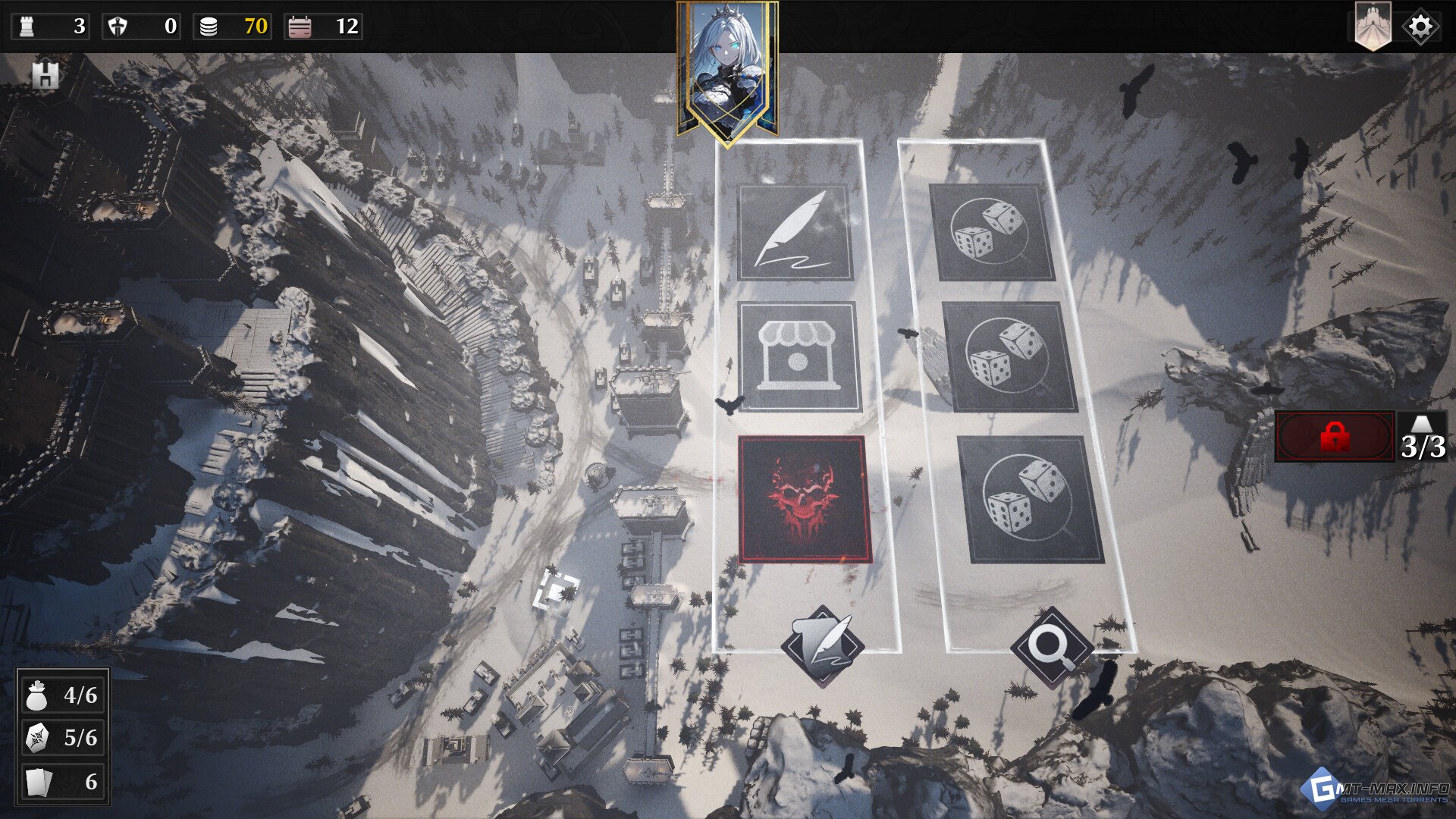
Task: Click the red locked button
Action: click(1335, 437)
